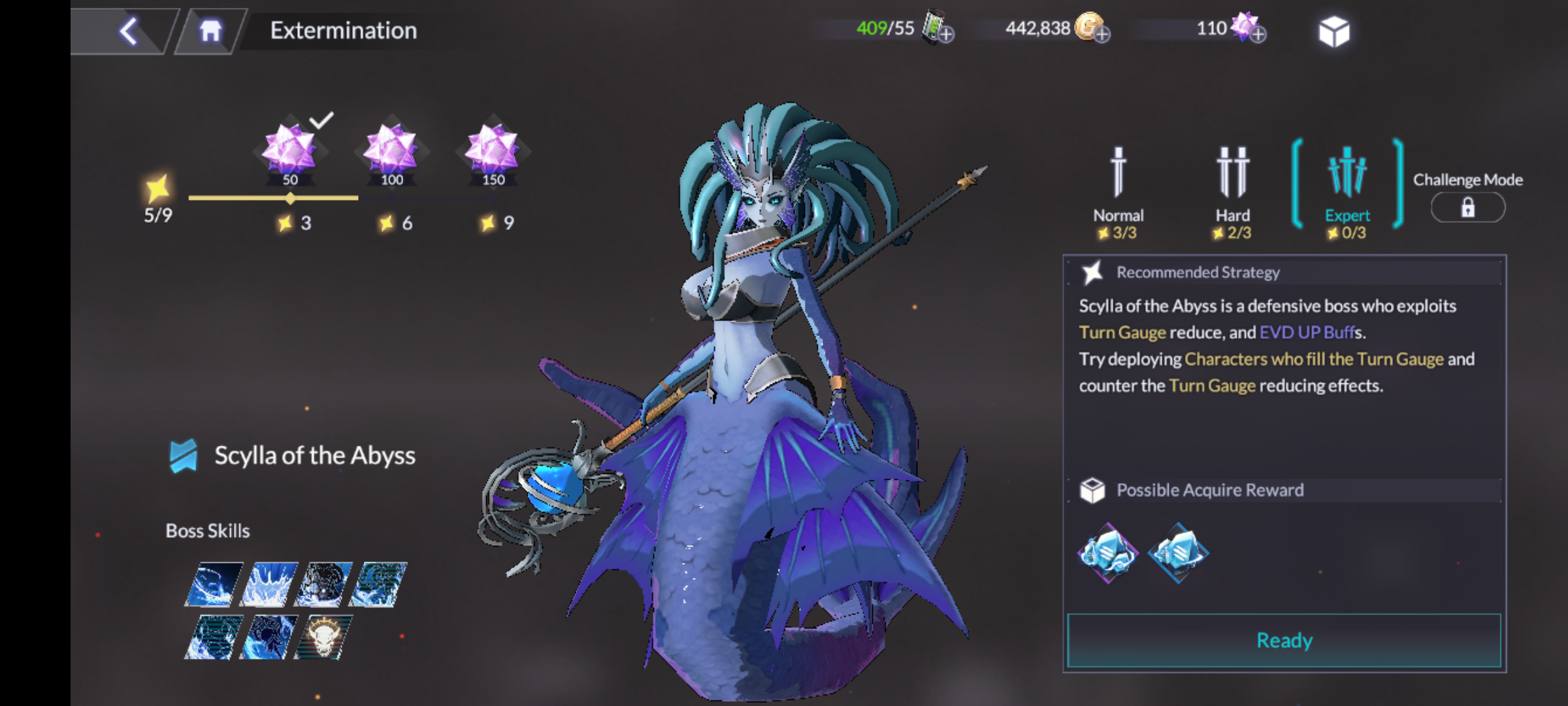Go back with the arrow button

pyautogui.click(x=128, y=31)
